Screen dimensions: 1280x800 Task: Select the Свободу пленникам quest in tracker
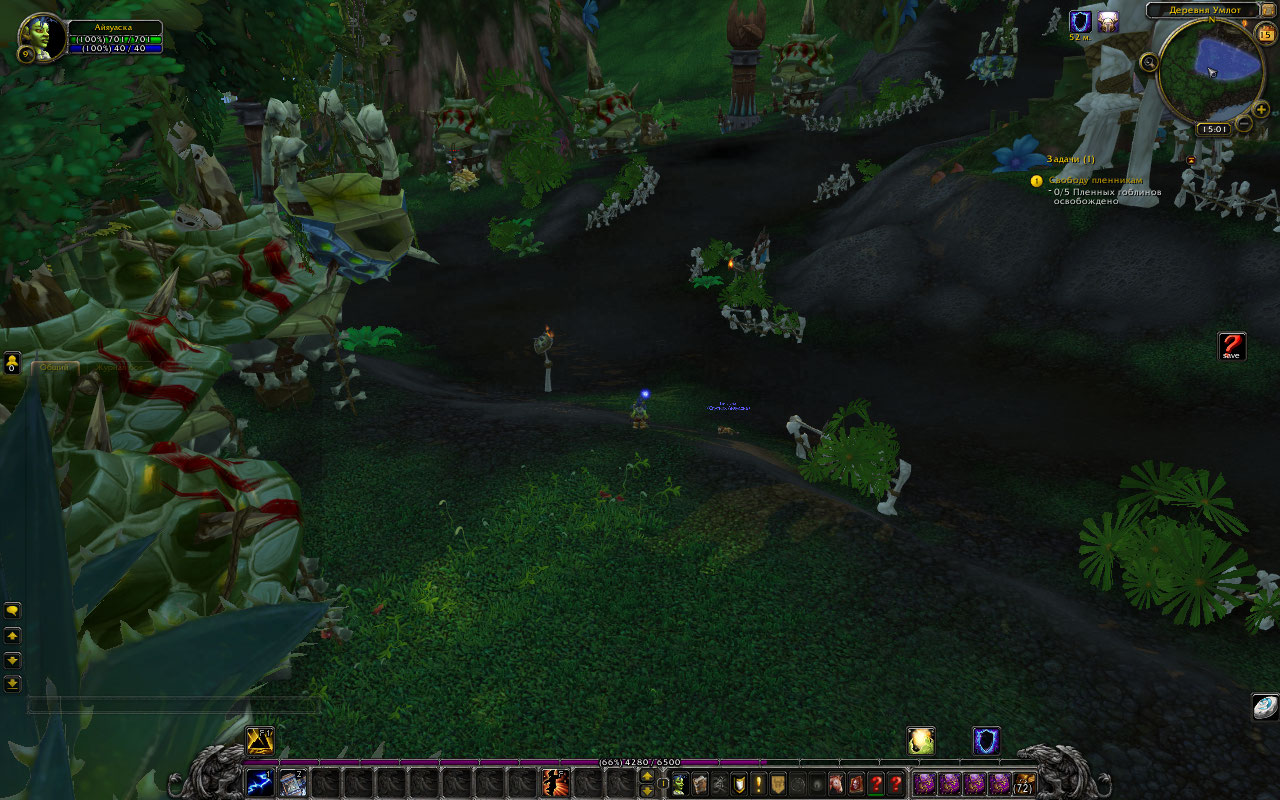point(1081,180)
